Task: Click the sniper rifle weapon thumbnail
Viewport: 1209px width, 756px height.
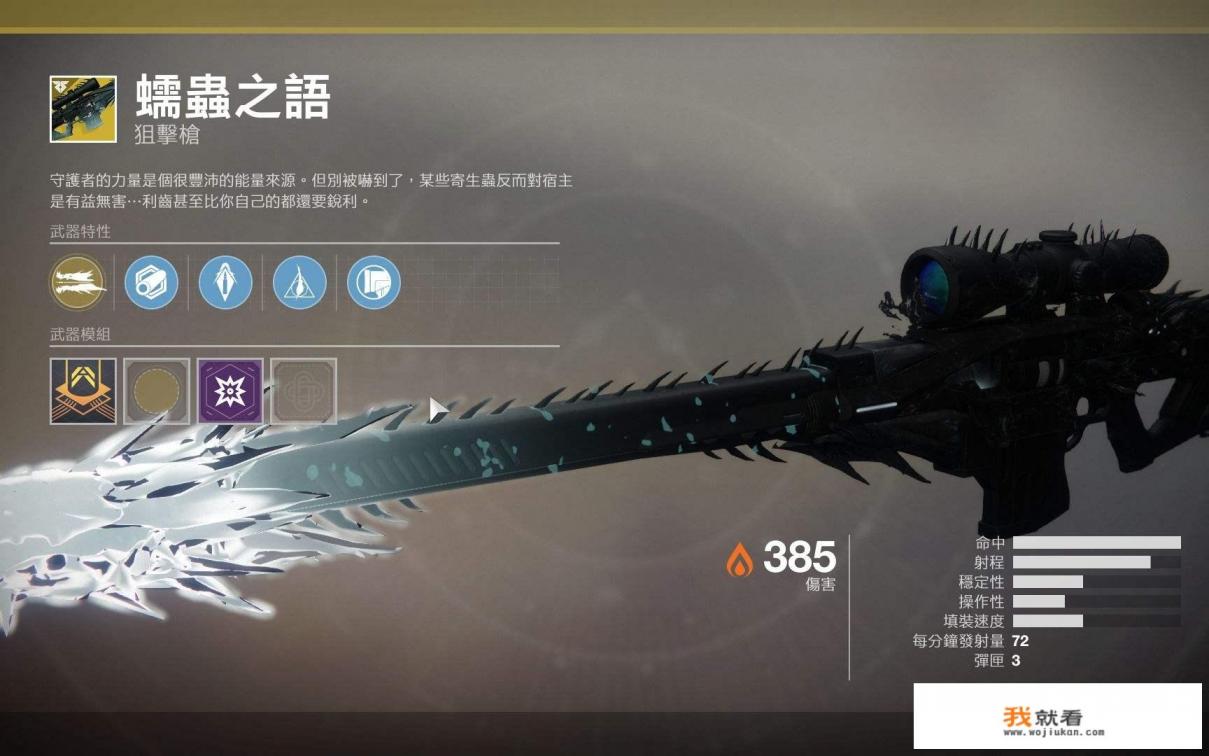Action: [83, 109]
